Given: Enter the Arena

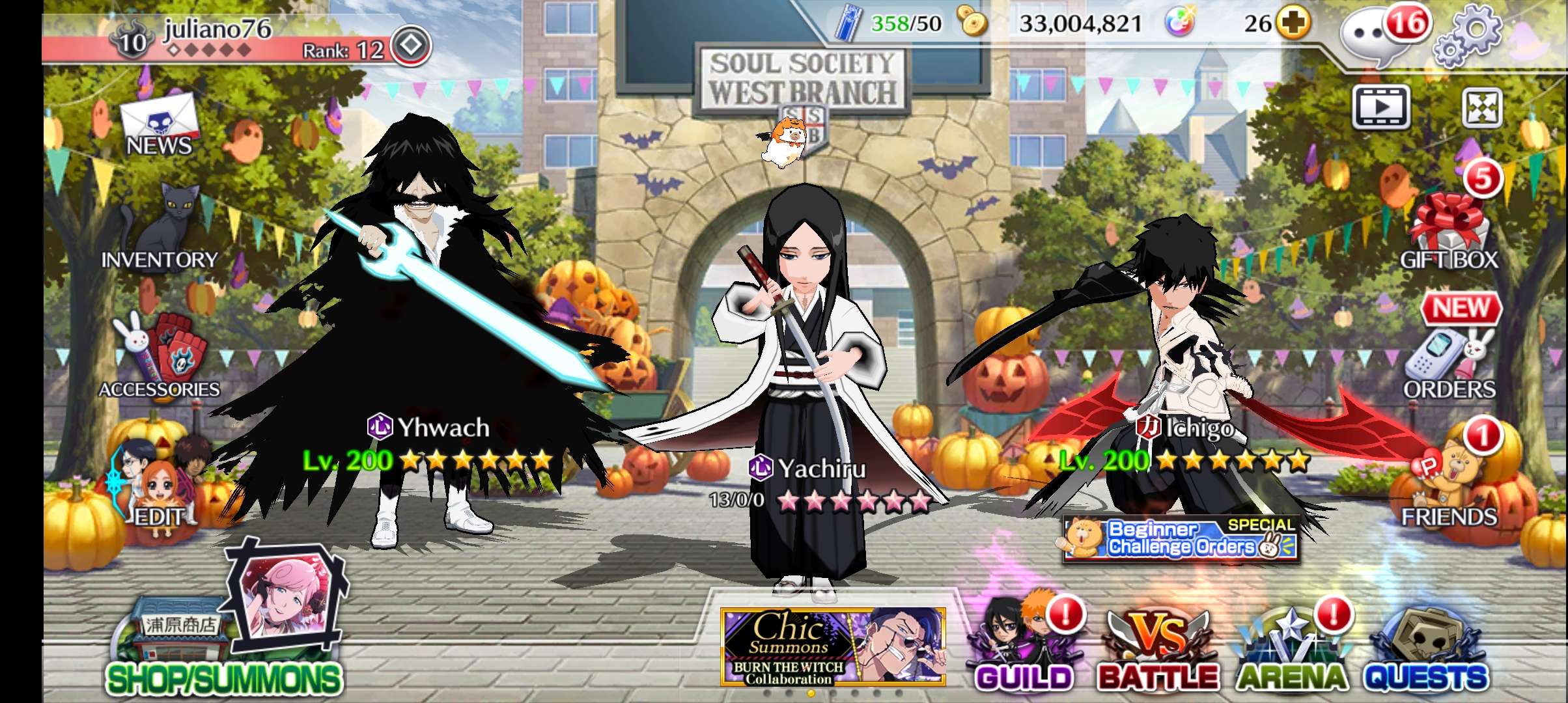Looking at the screenshot, I should click(x=1291, y=648).
